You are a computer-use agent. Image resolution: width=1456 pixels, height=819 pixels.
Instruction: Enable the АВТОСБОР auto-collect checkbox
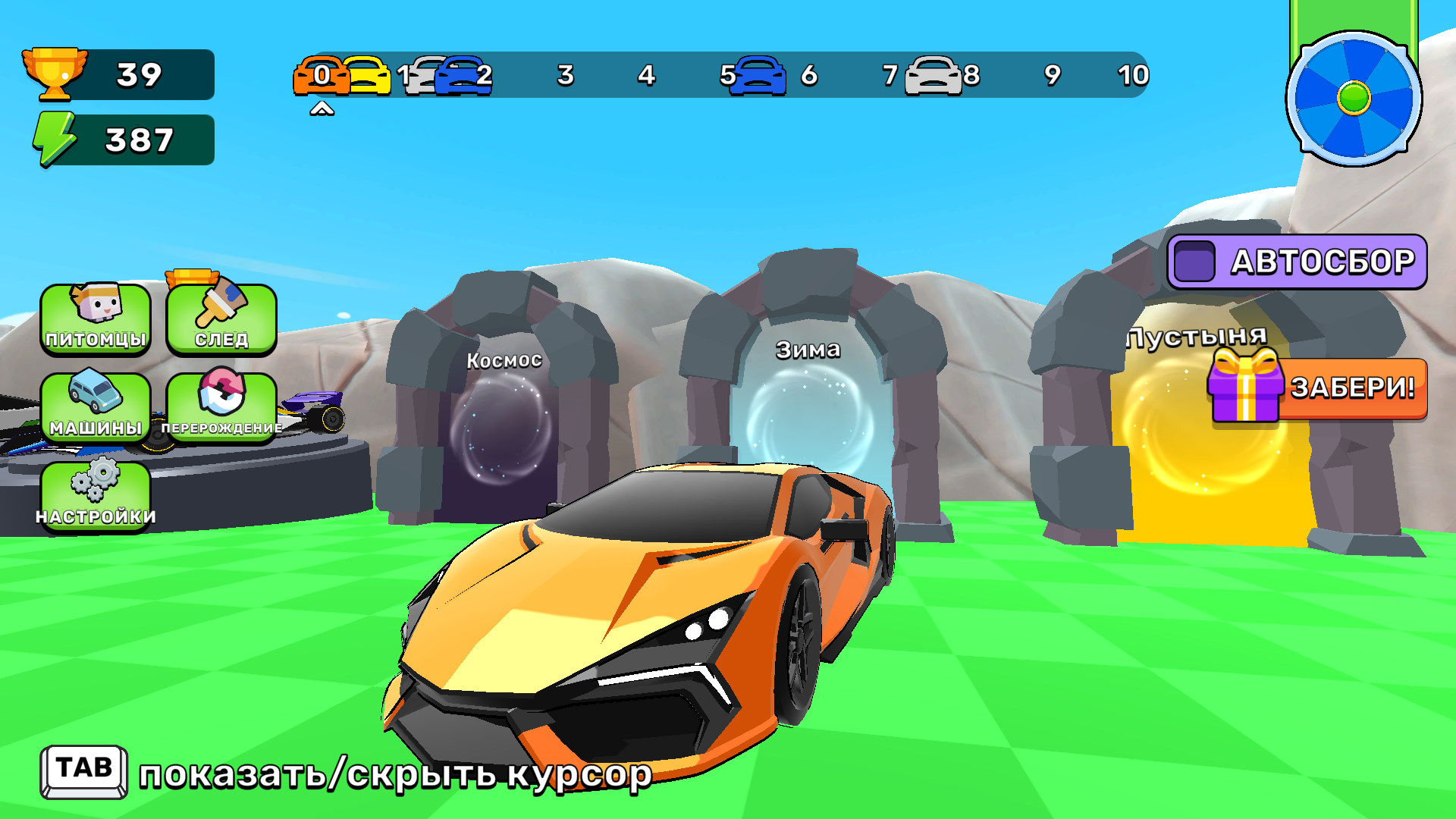click(1196, 260)
